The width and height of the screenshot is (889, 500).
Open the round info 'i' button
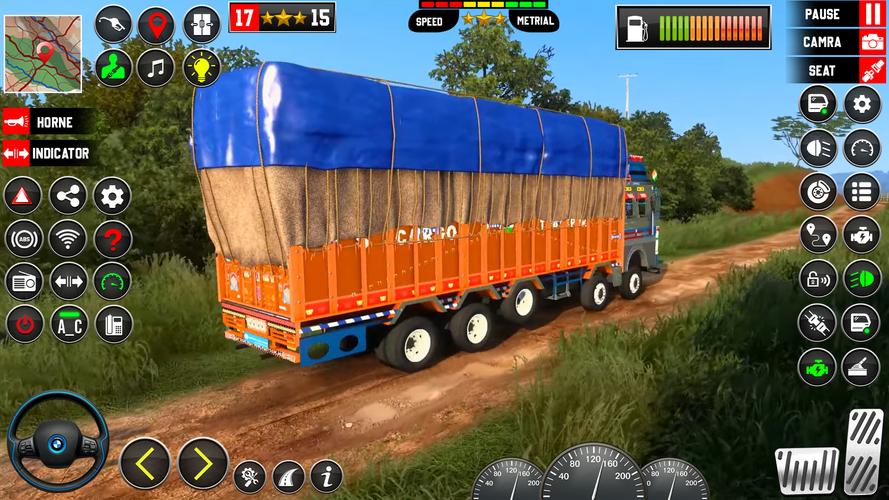click(x=326, y=475)
